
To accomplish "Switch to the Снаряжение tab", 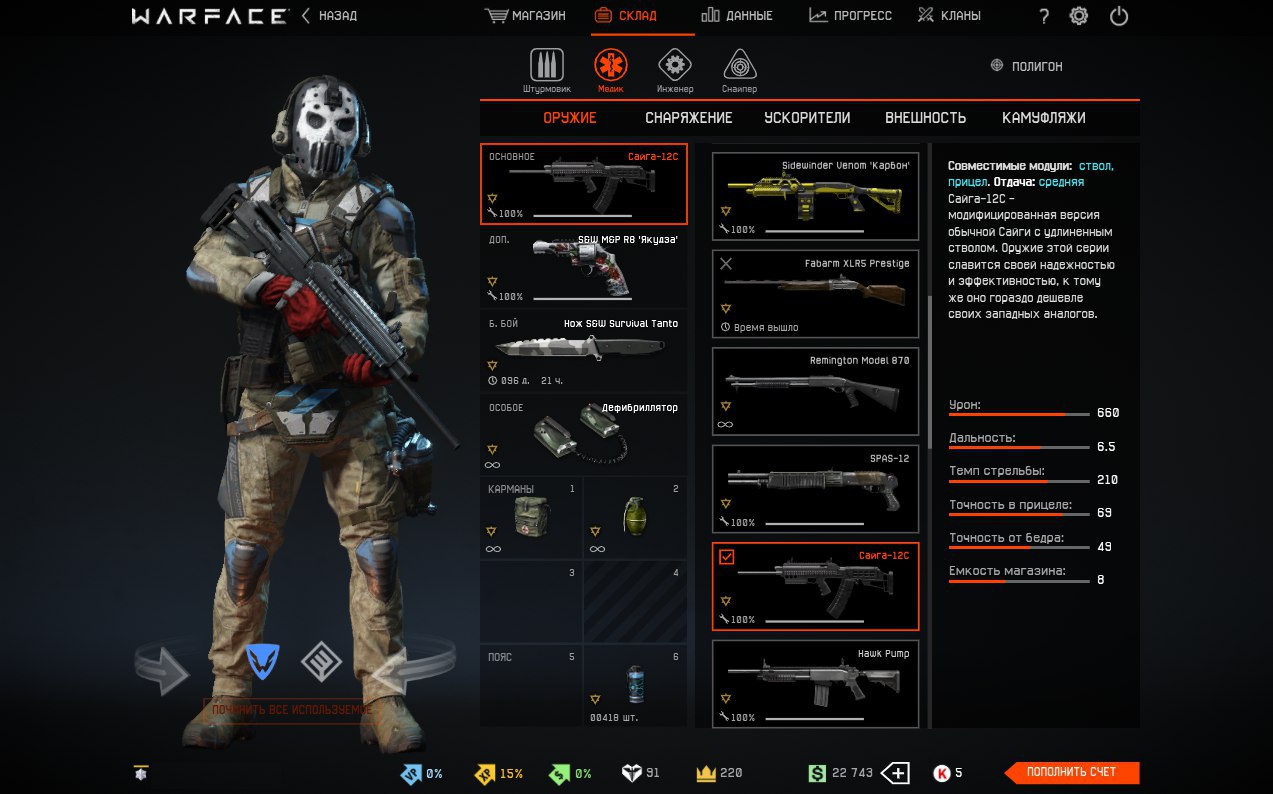I will [688, 118].
